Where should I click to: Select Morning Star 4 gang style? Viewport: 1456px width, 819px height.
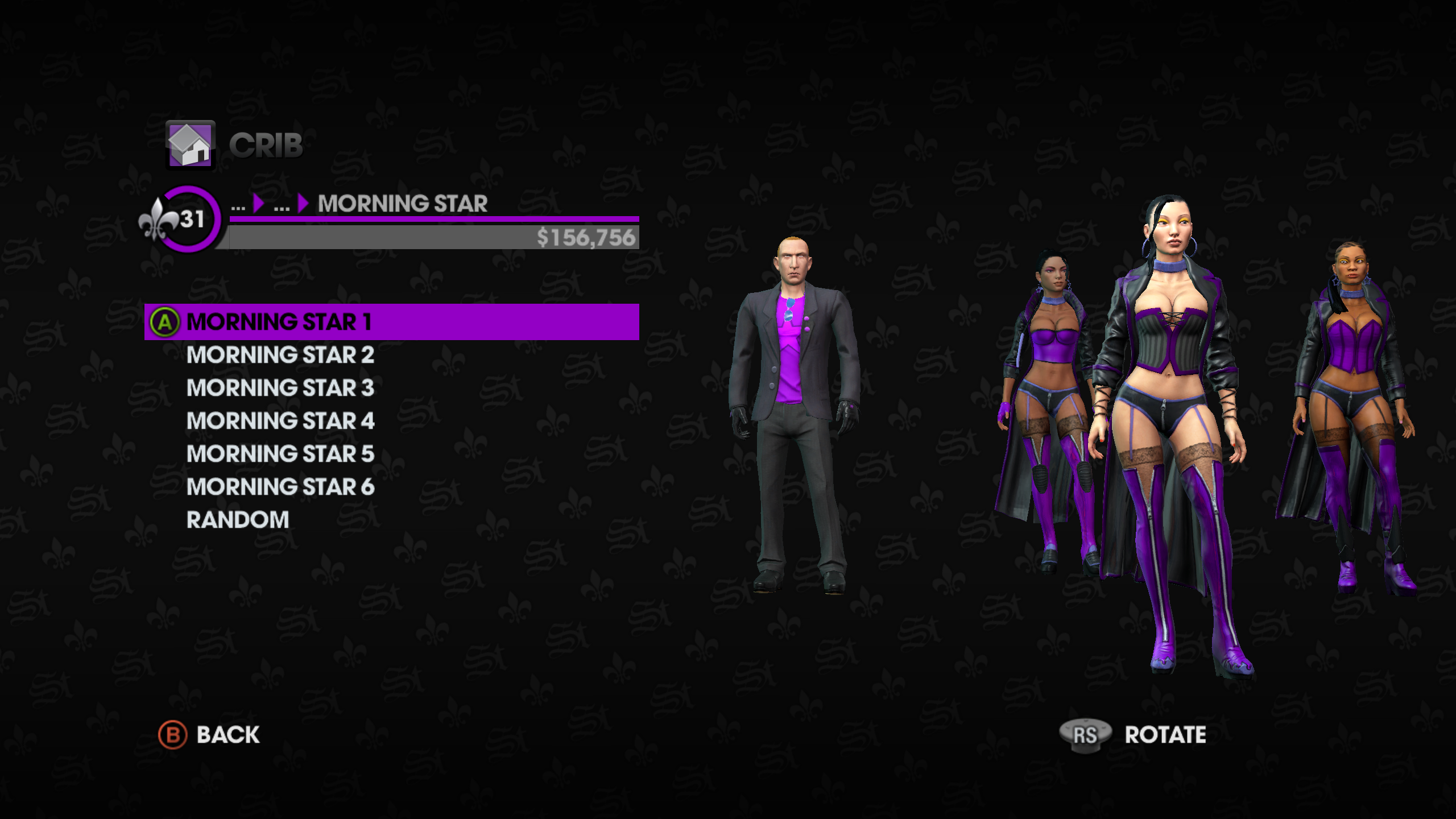[280, 421]
